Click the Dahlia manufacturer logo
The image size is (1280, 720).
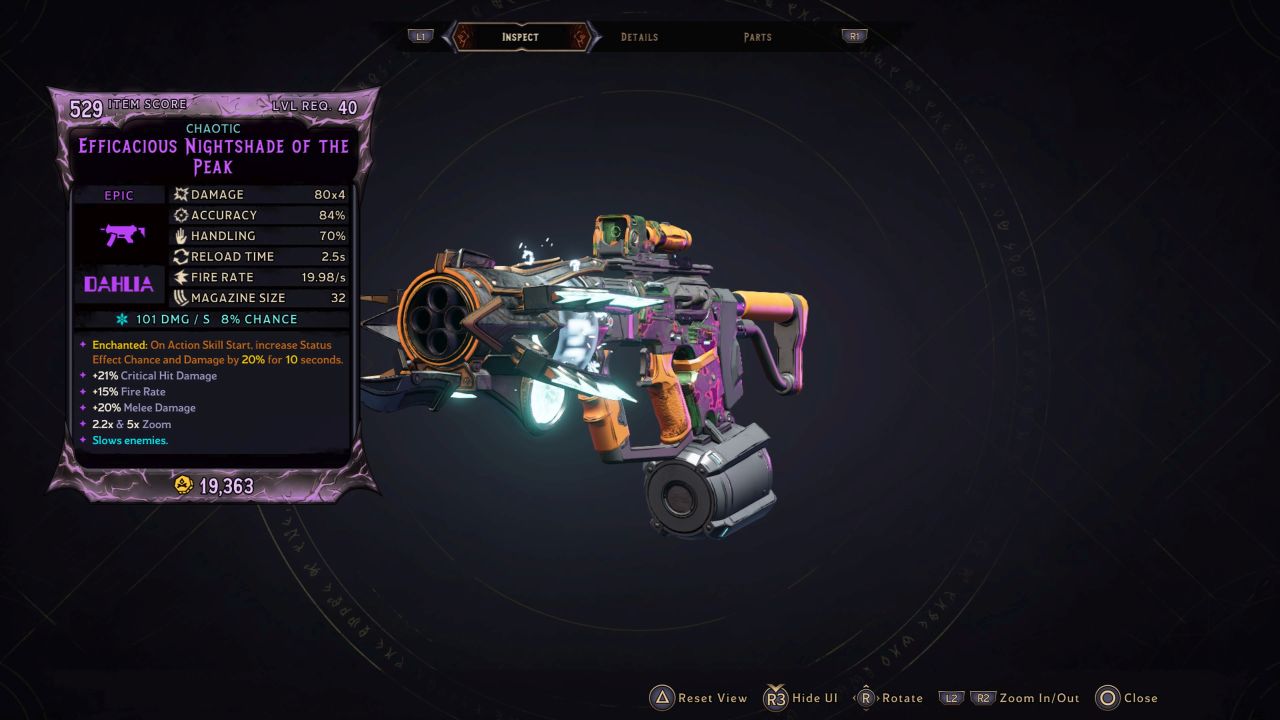click(119, 284)
